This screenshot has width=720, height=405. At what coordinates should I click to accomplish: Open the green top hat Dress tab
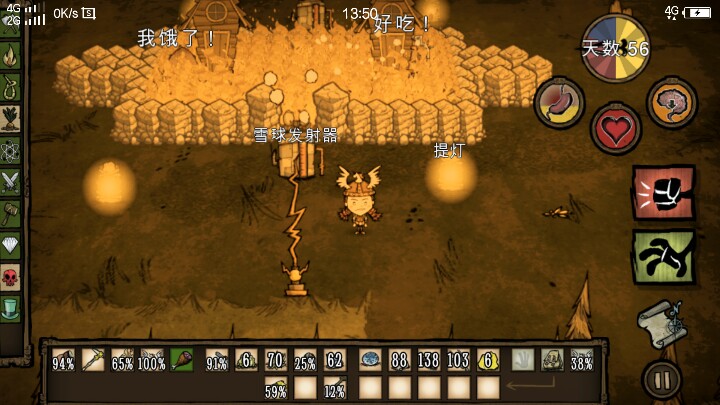[x=11, y=306]
